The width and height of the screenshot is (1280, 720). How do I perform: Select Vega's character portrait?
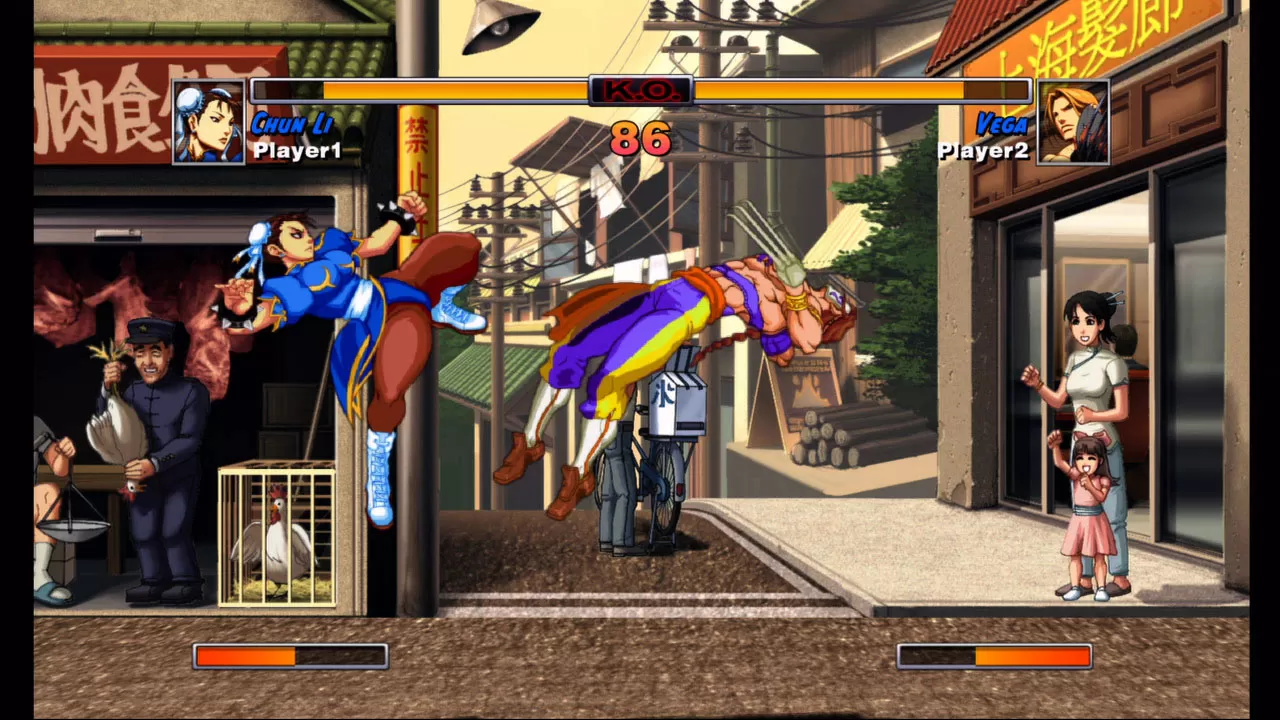(1073, 122)
